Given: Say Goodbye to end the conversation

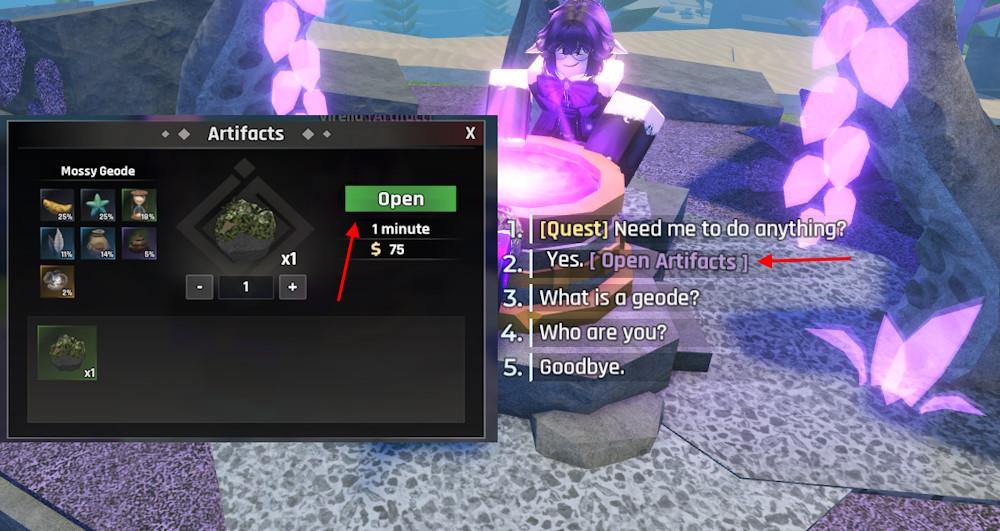Looking at the screenshot, I should click(582, 367).
